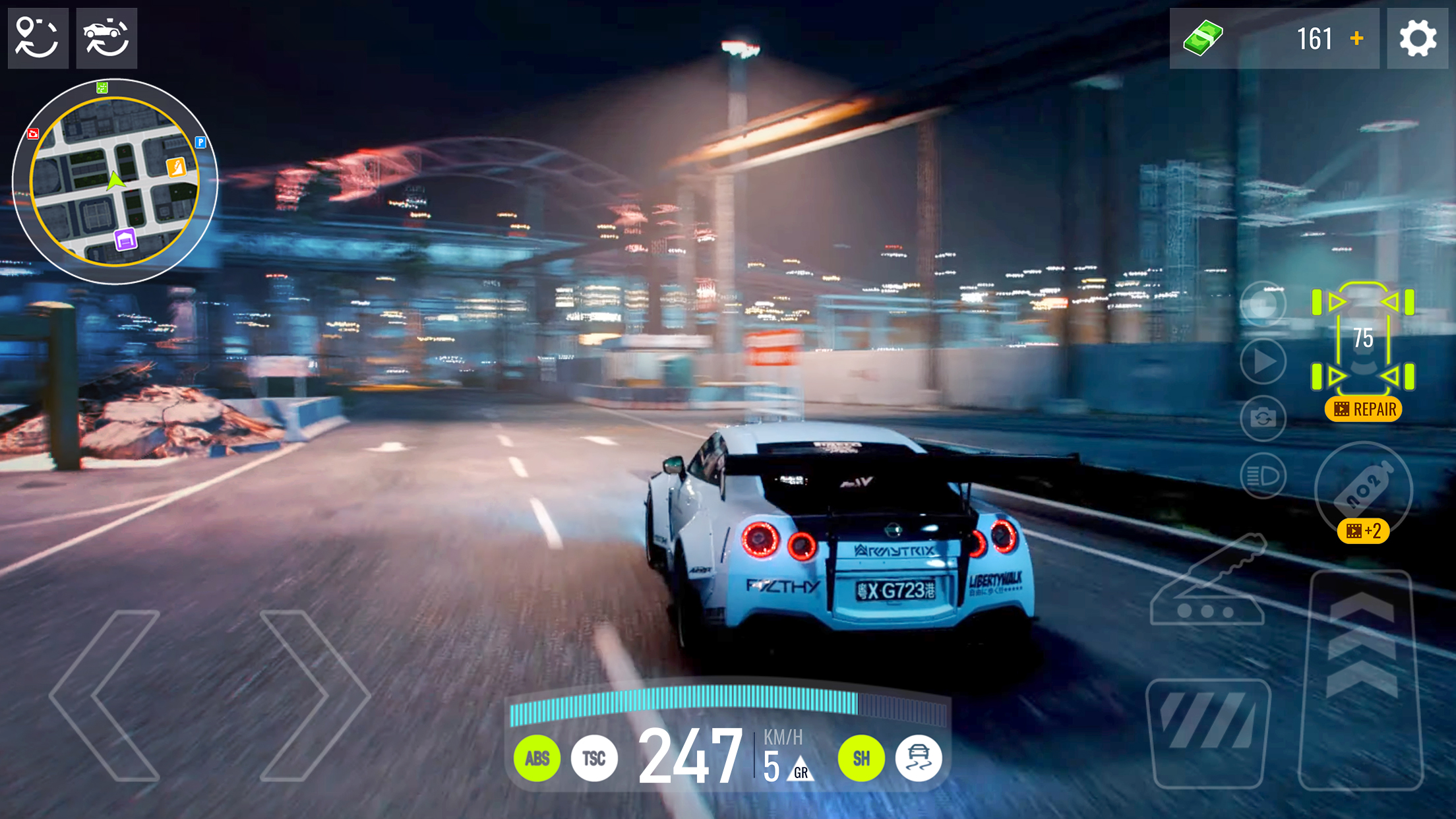Reset the car with the car-arrows icon

tap(106, 38)
